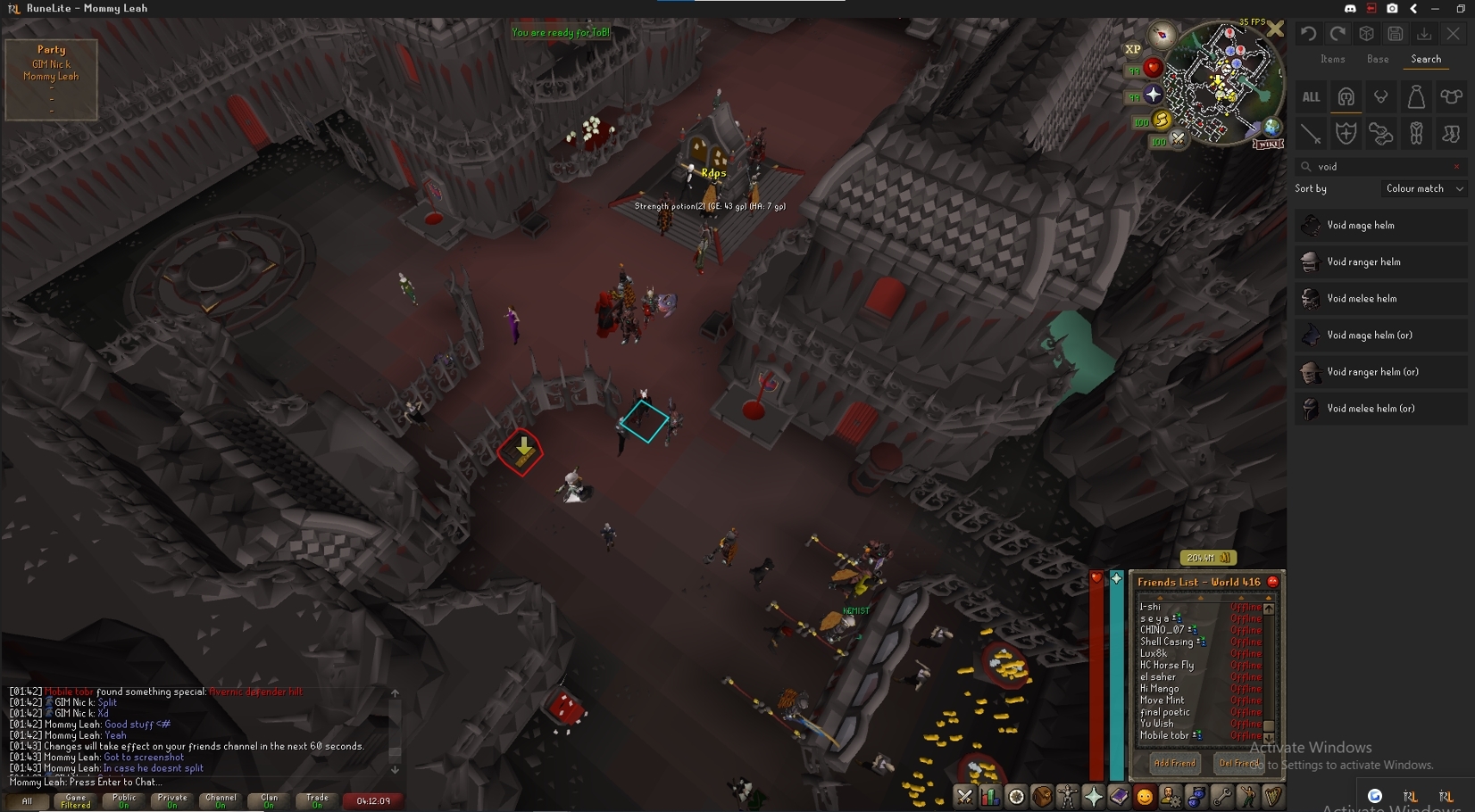Click the compass on the minimap

(x=1162, y=35)
